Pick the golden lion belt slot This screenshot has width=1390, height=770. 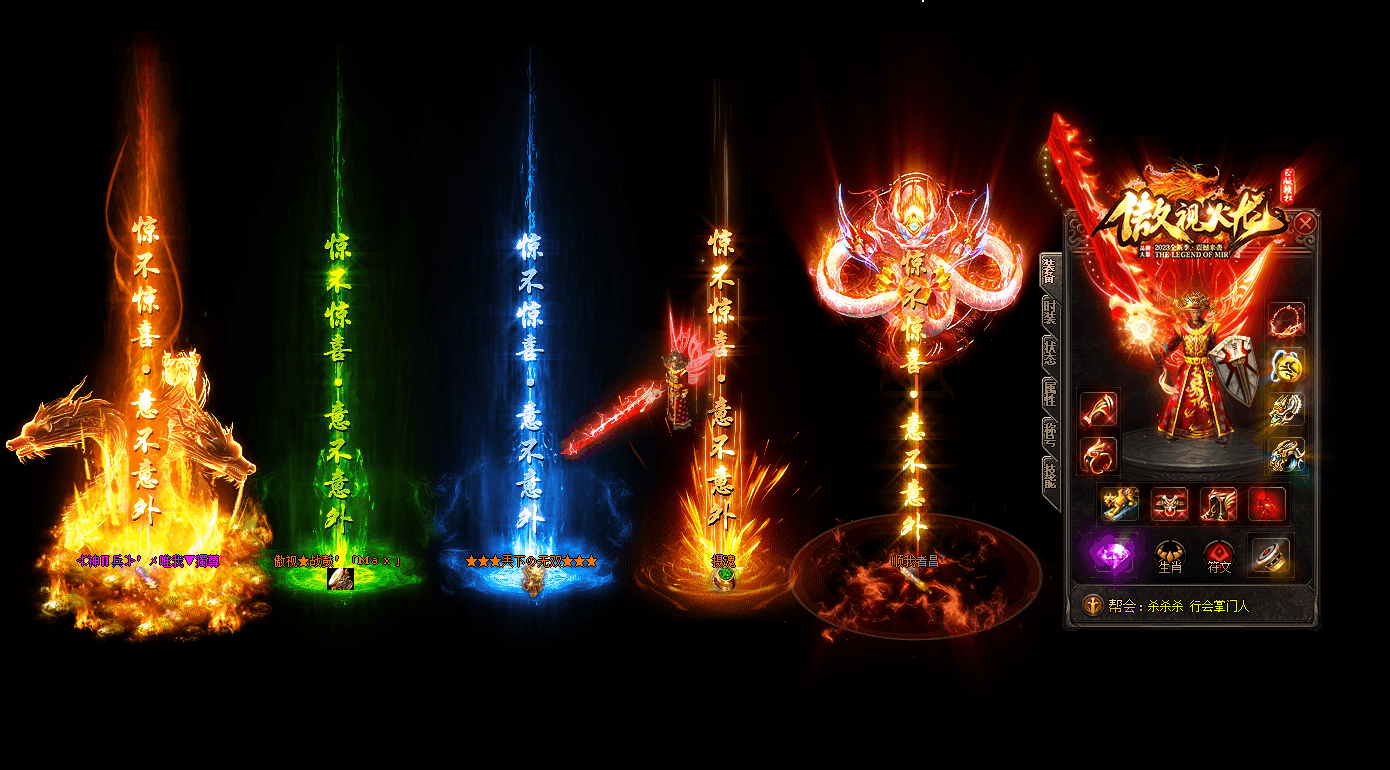1120,504
